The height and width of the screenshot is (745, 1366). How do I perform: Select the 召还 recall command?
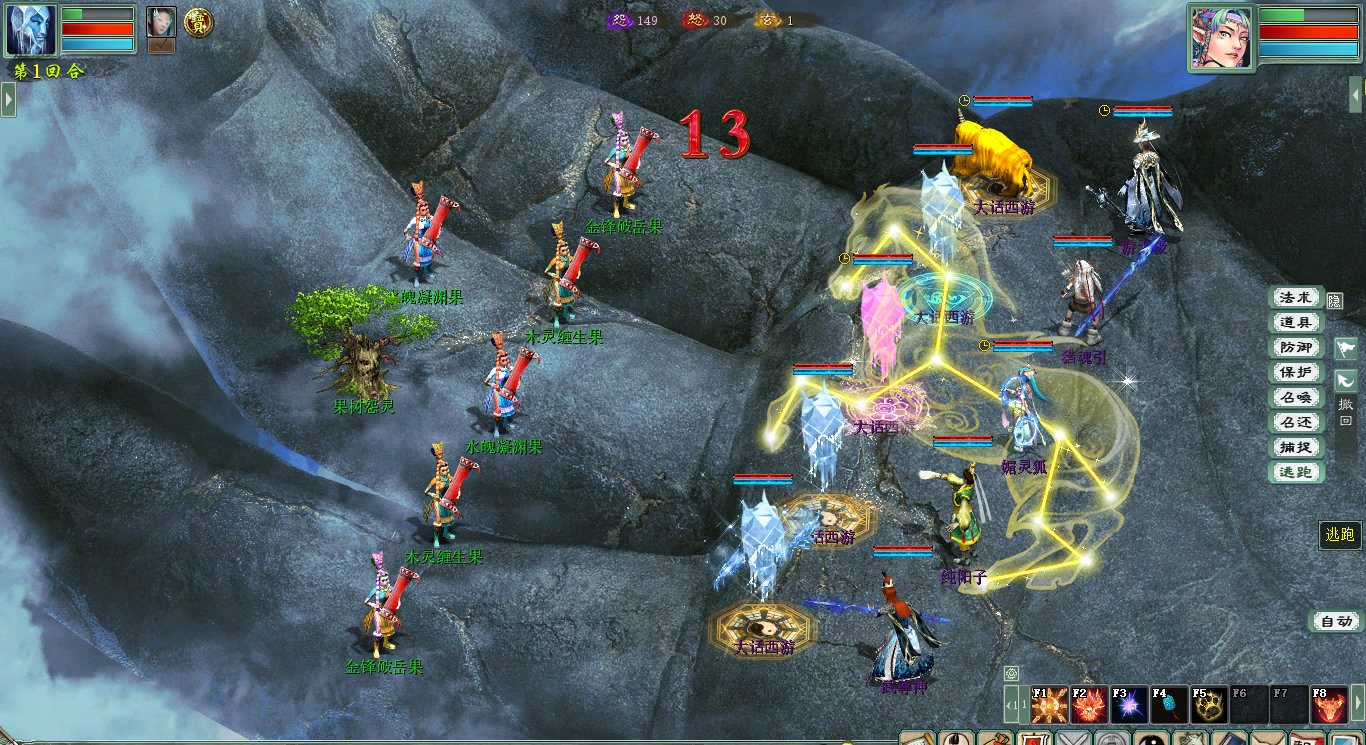pos(1296,422)
